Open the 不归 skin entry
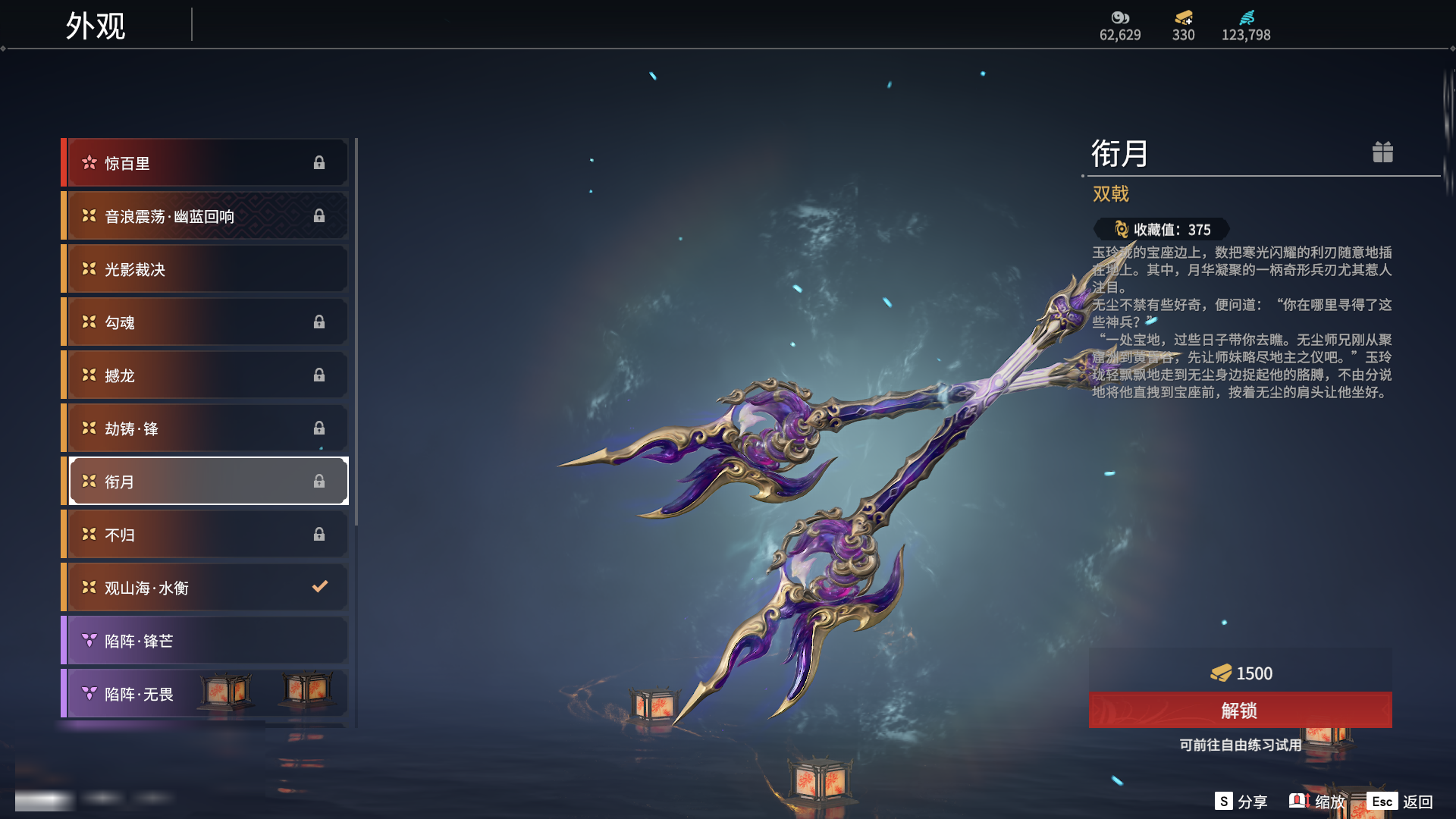Image resolution: width=1456 pixels, height=819 pixels. 206,535
